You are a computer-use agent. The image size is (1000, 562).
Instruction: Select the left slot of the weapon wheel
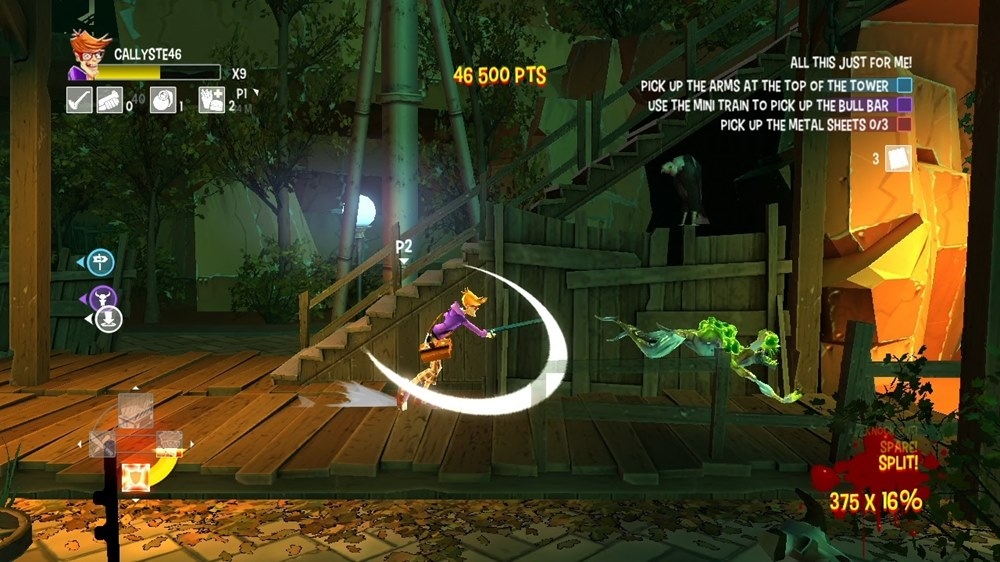(x=104, y=443)
